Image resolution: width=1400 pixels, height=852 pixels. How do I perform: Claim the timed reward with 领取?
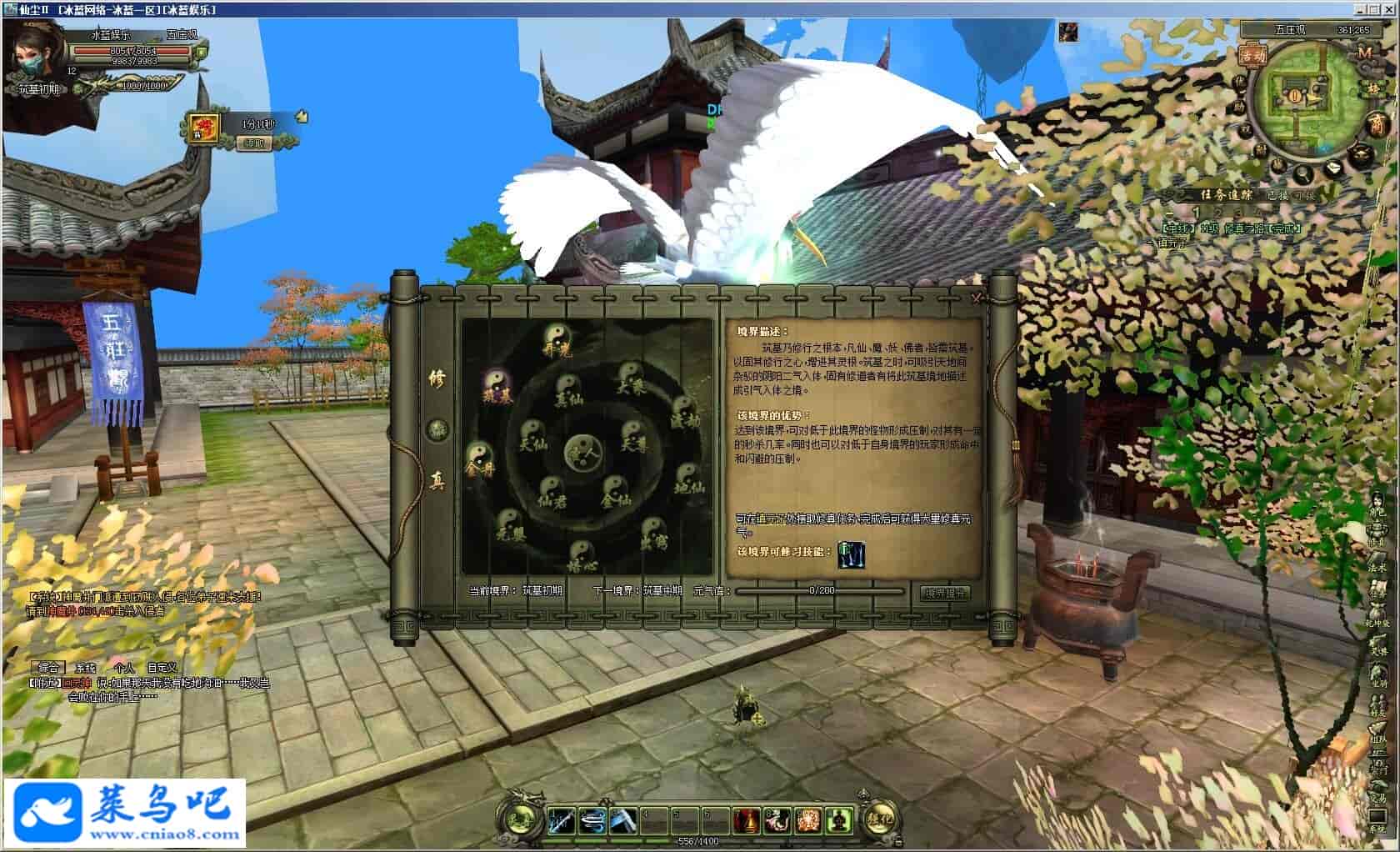254,143
